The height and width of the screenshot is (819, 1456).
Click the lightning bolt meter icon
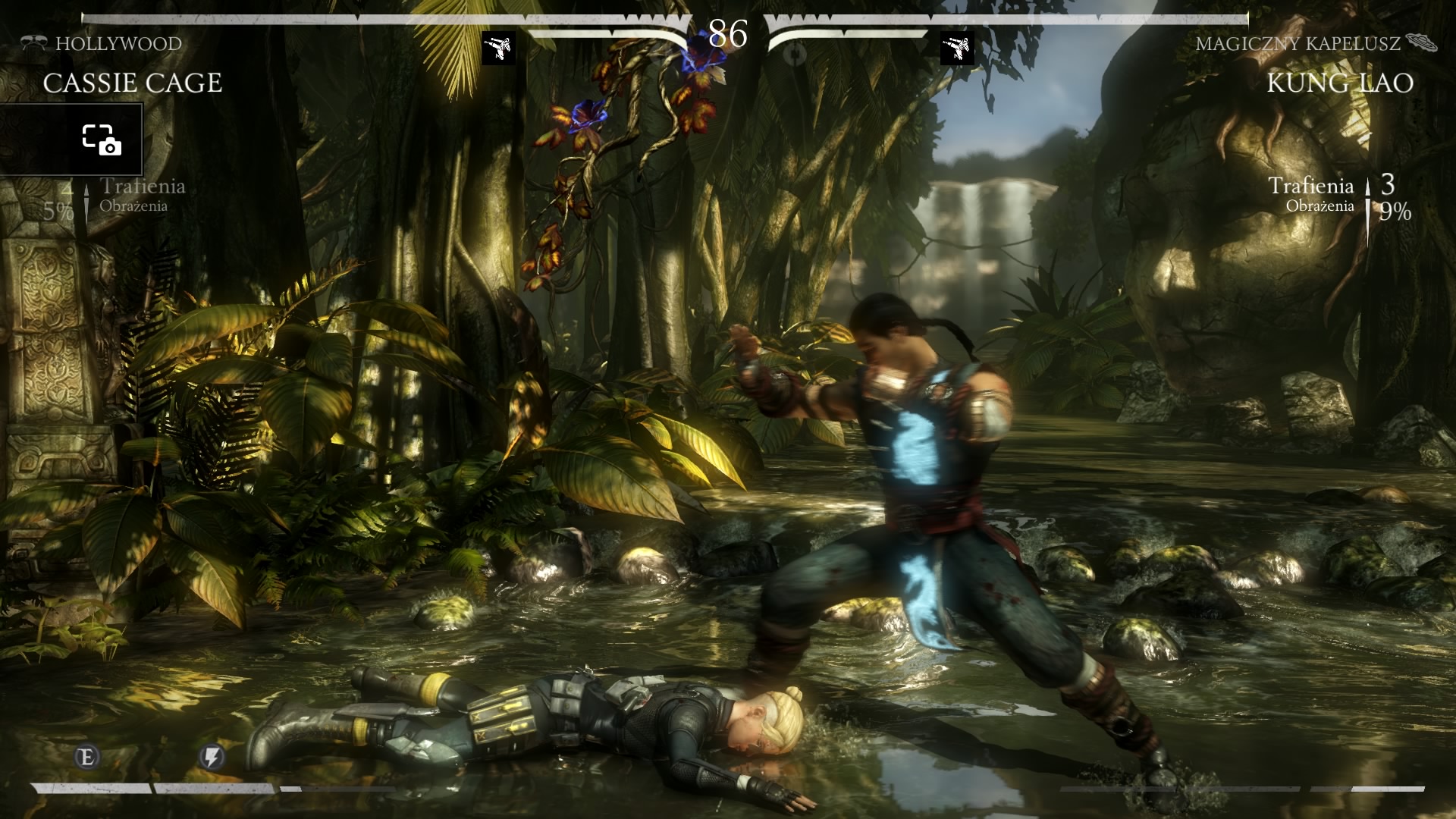pyautogui.click(x=212, y=756)
